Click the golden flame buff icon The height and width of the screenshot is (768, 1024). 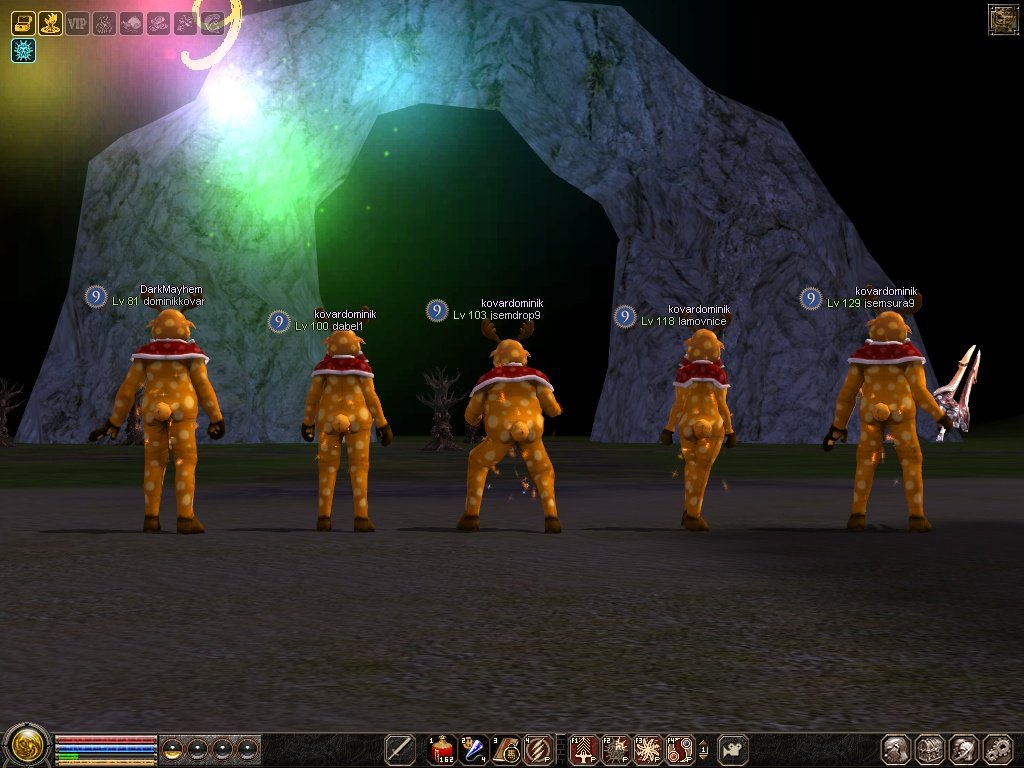50,22
